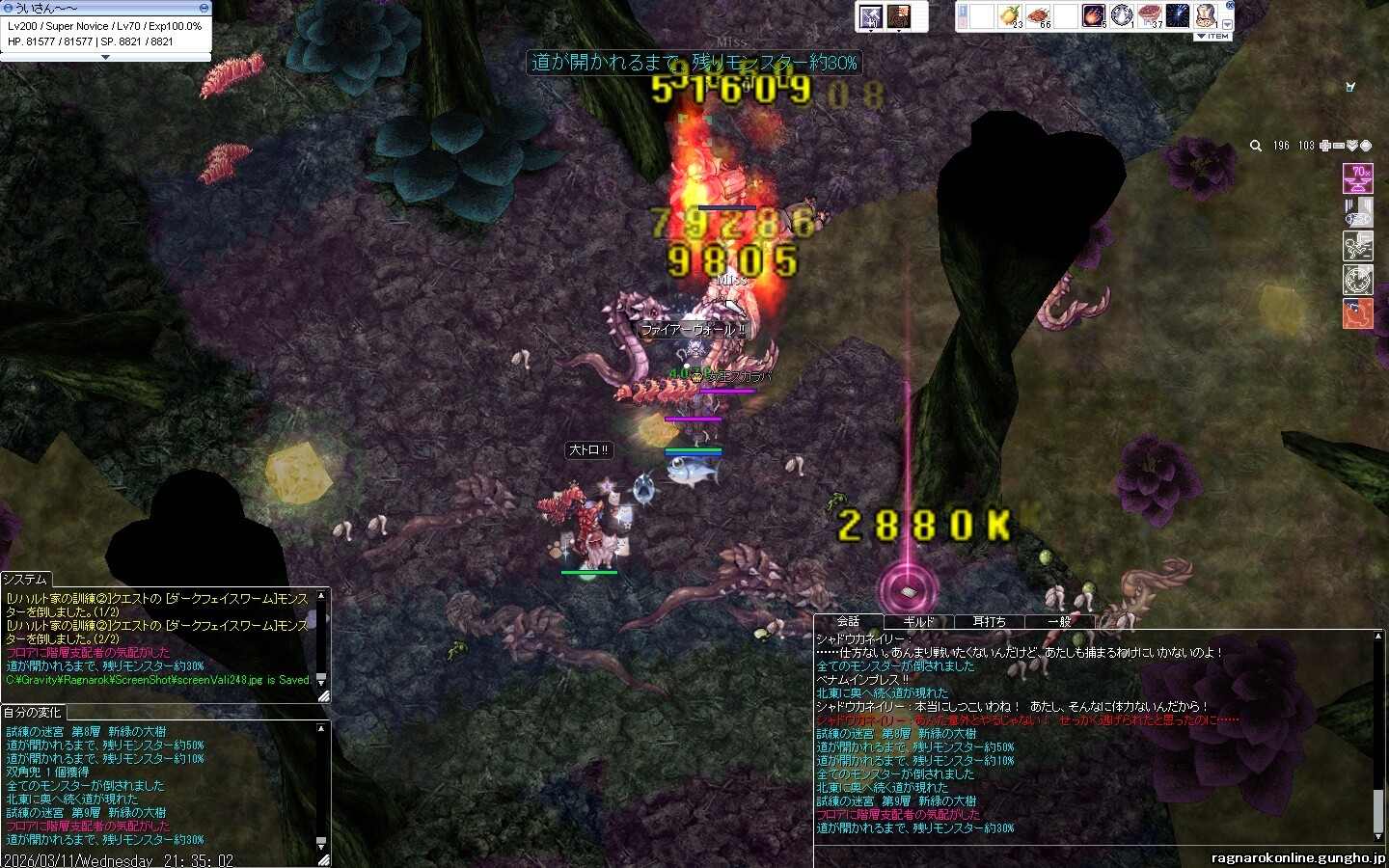Click the 70% weight scale status icon
Viewport: 1389px width, 868px height.
tap(1357, 178)
